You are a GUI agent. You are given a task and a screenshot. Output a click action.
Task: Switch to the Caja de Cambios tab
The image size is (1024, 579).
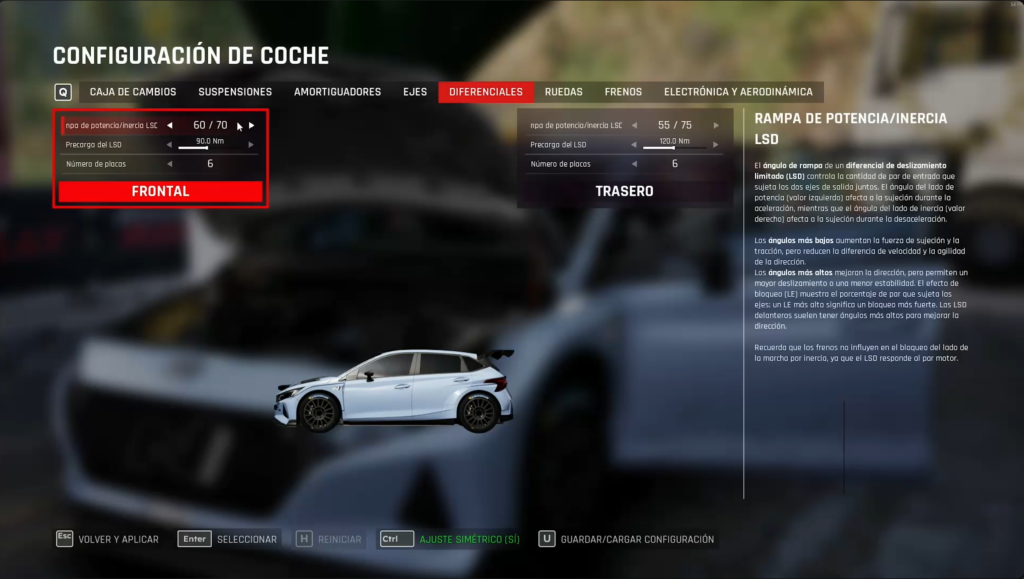133,92
